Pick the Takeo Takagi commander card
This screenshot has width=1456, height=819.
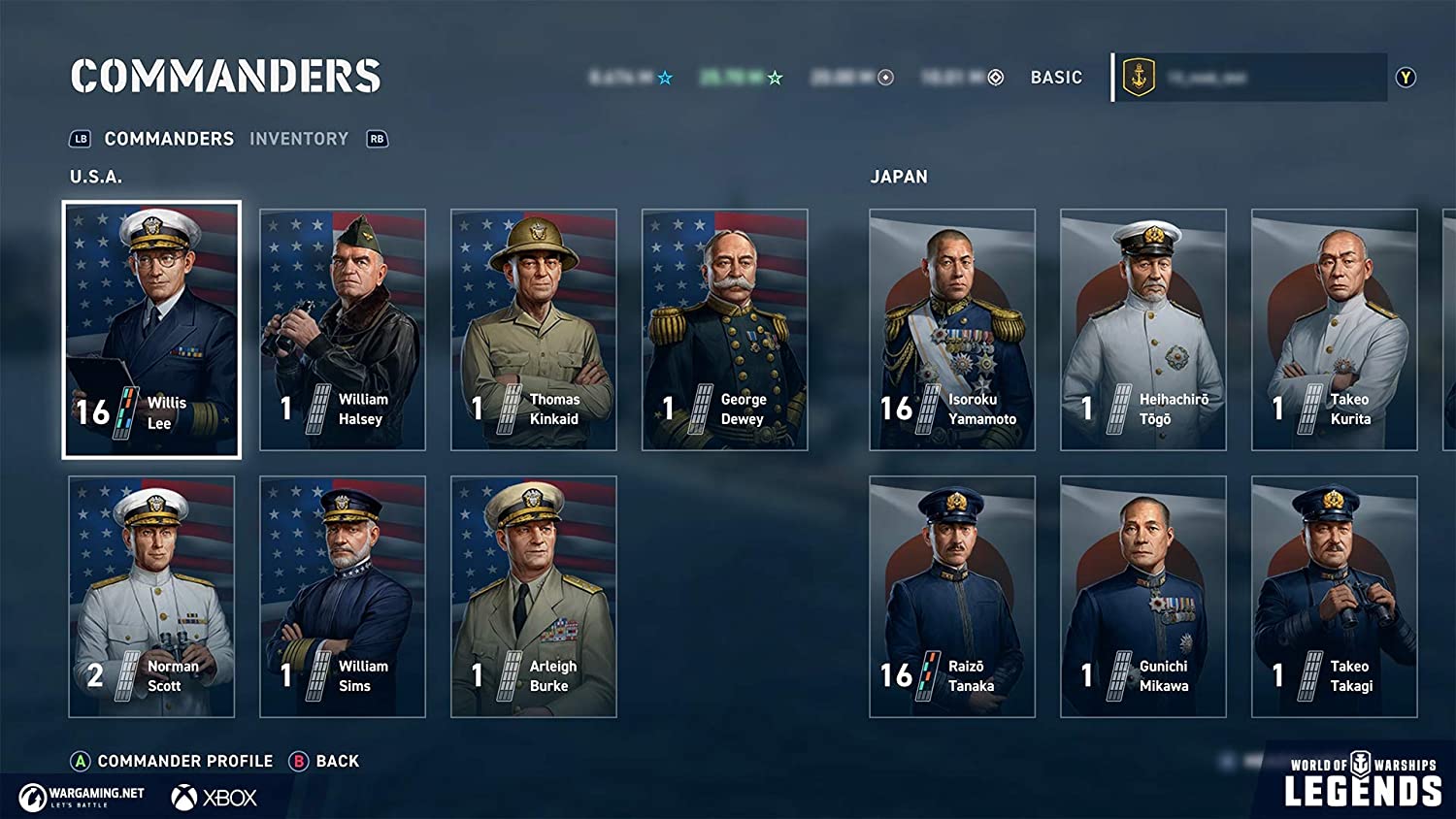[1335, 596]
